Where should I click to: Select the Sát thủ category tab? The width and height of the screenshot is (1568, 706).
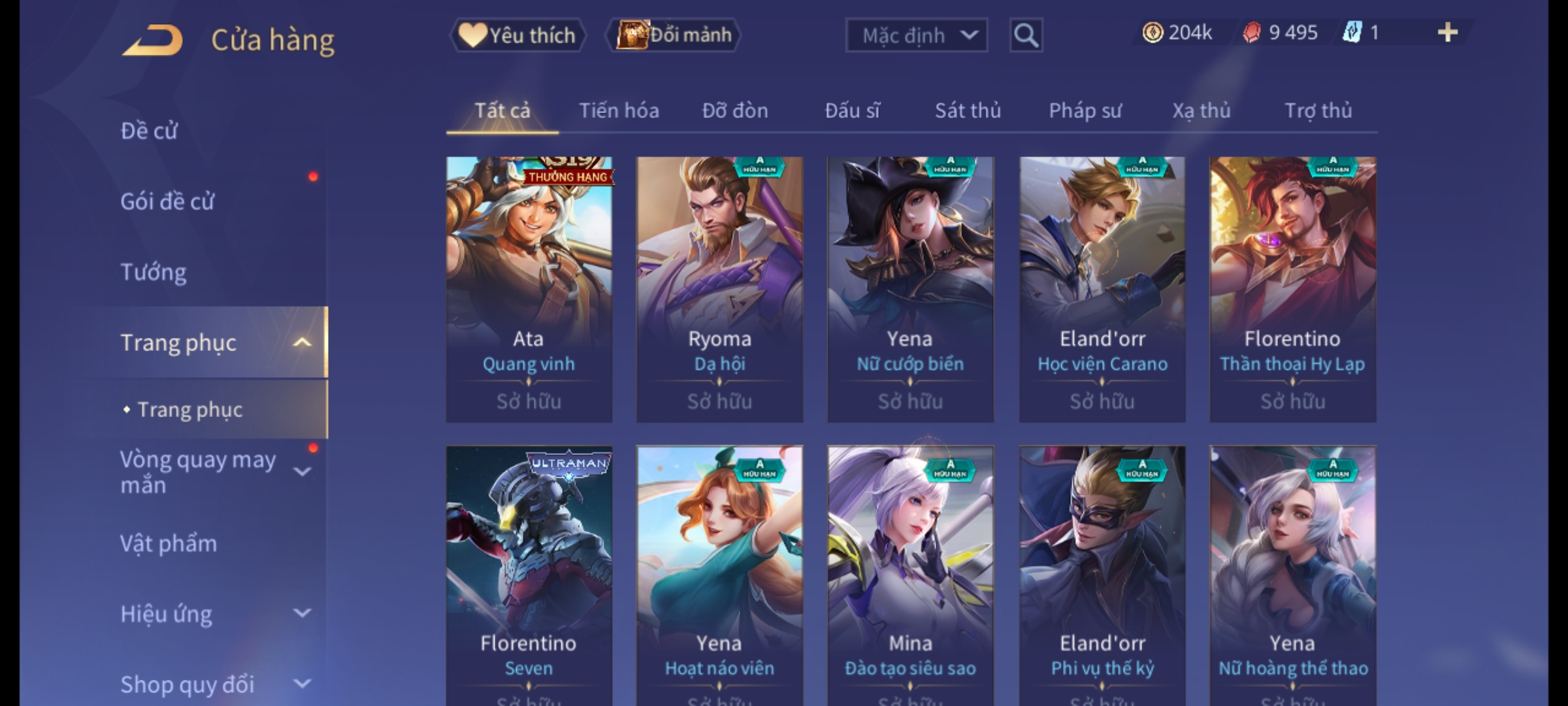[968, 111]
